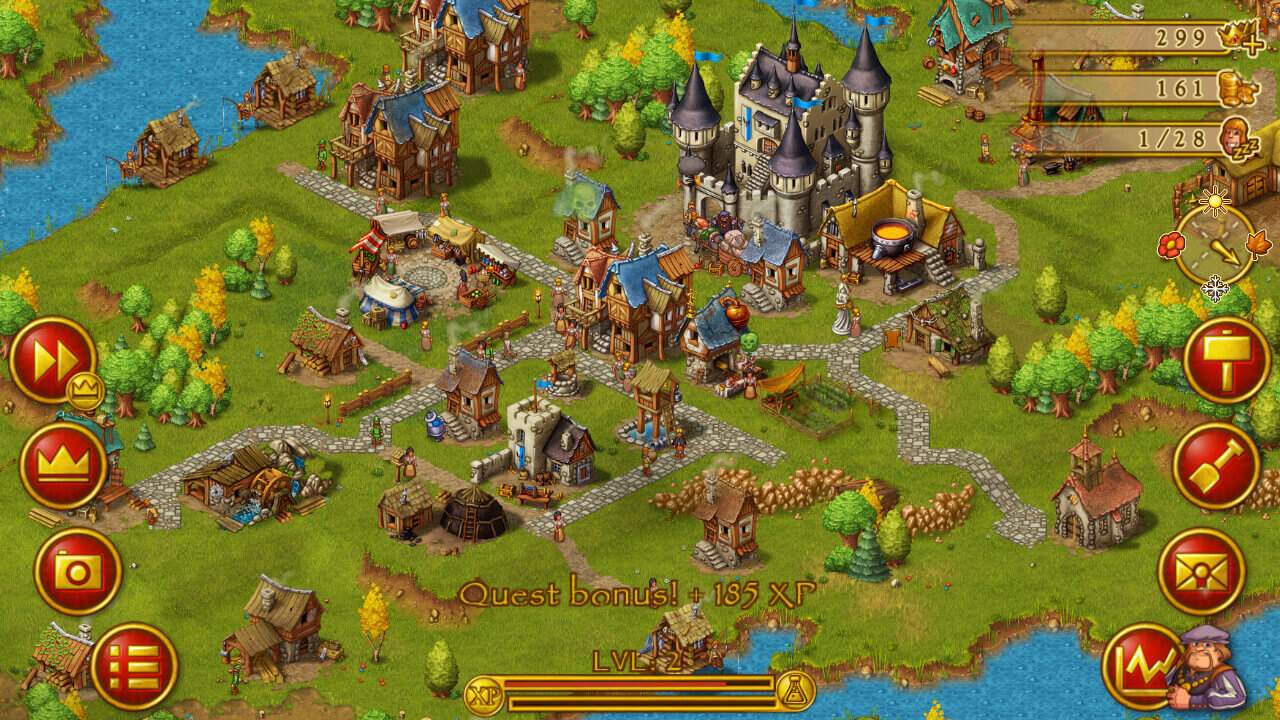Take a screenshot with the camera button
Screen dimensions: 1280x720
77,571
